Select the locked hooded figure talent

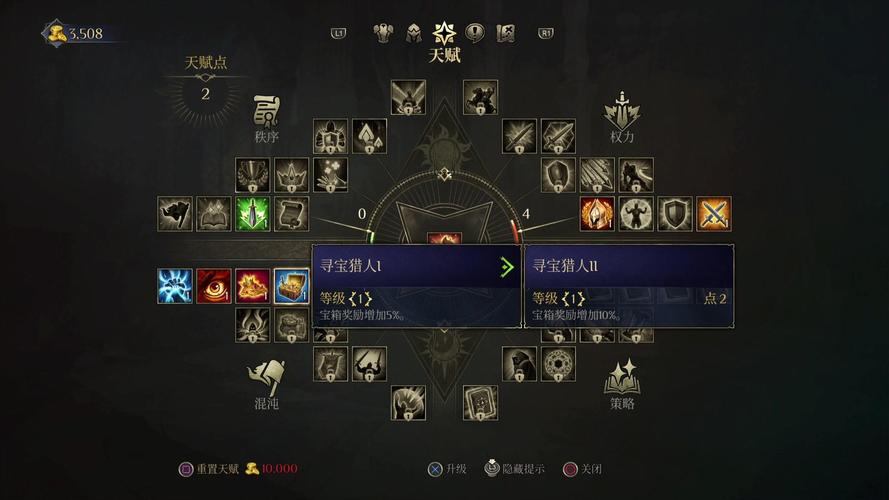tap(520, 364)
